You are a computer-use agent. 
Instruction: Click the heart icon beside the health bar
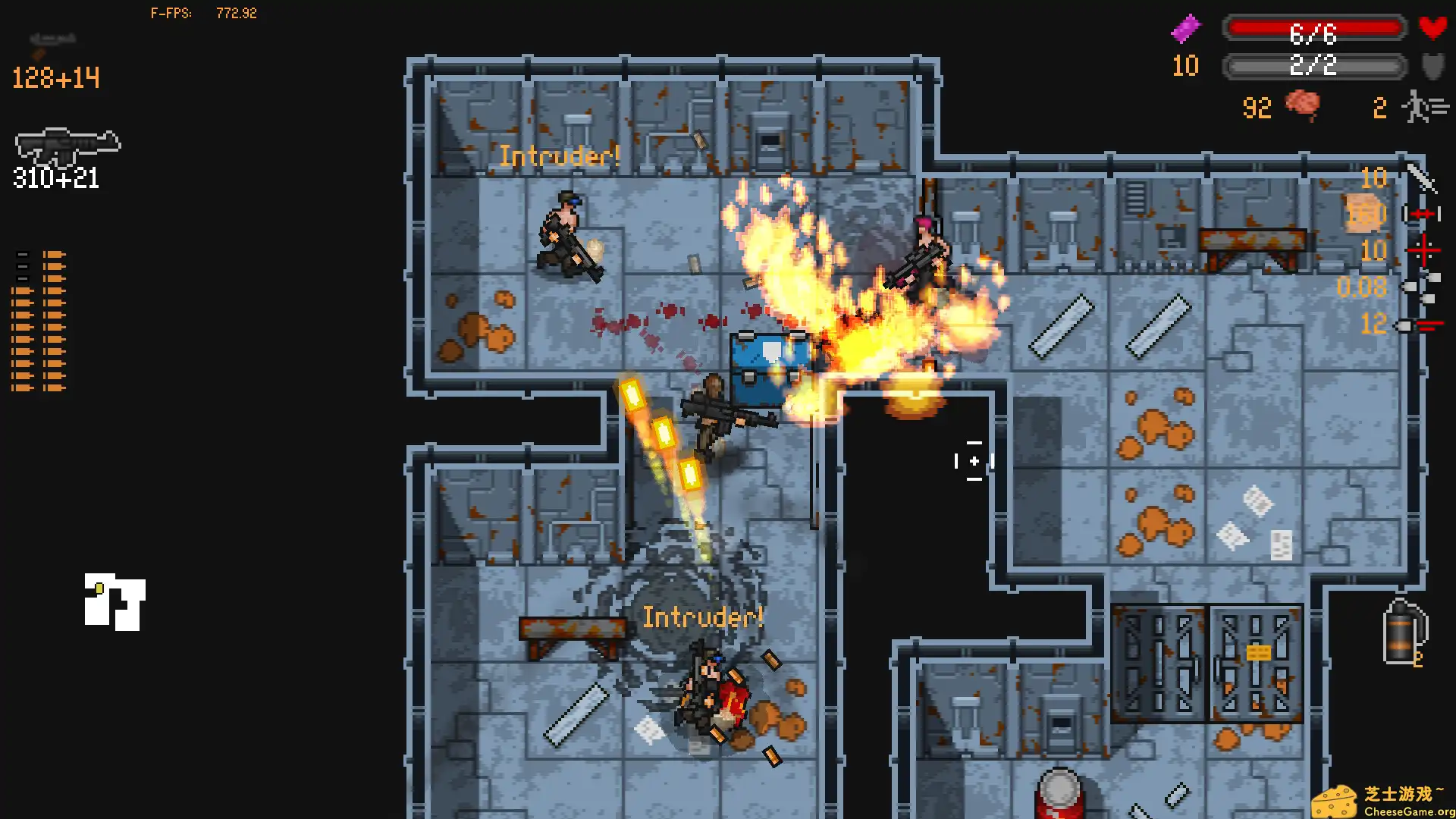tap(1433, 29)
